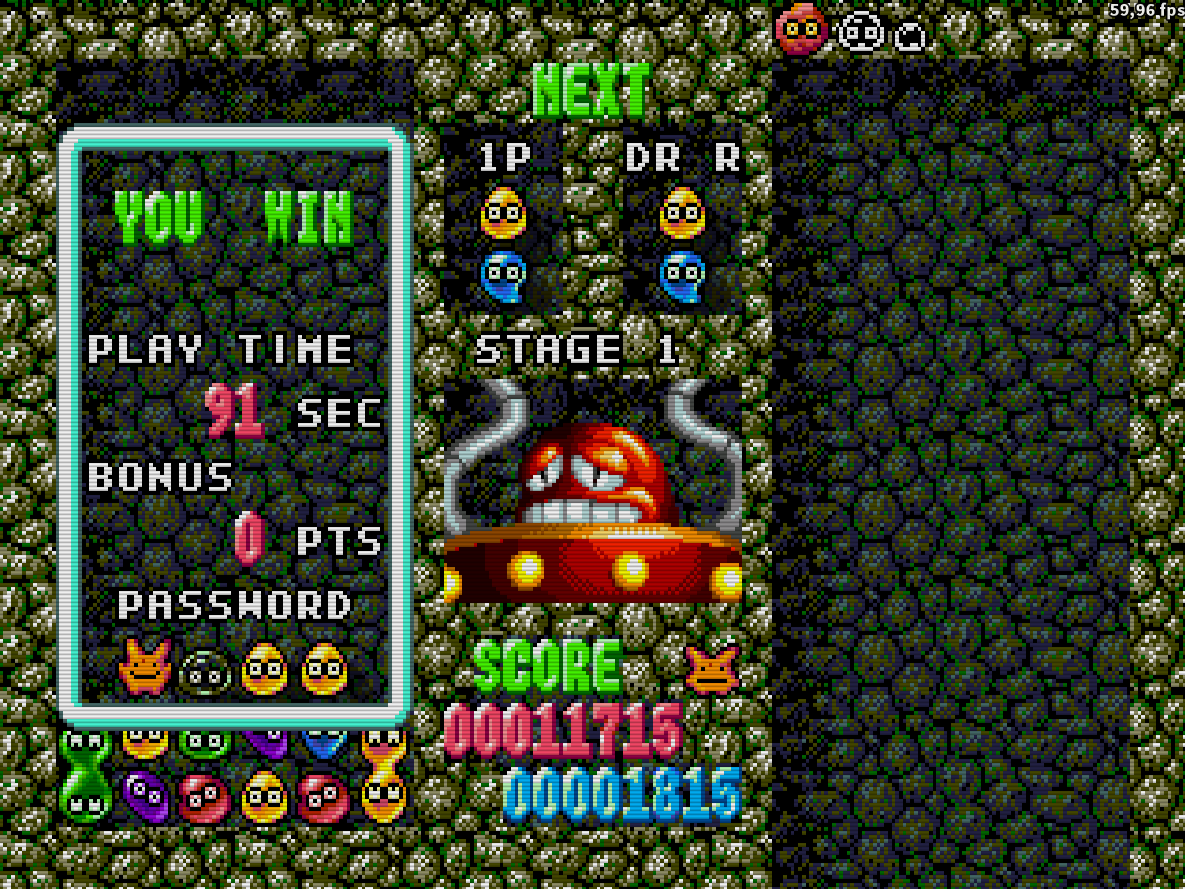This screenshot has width=1185, height=889.
Task: Select 1P's next yellow bean
Action: pyautogui.click(x=503, y=213)
